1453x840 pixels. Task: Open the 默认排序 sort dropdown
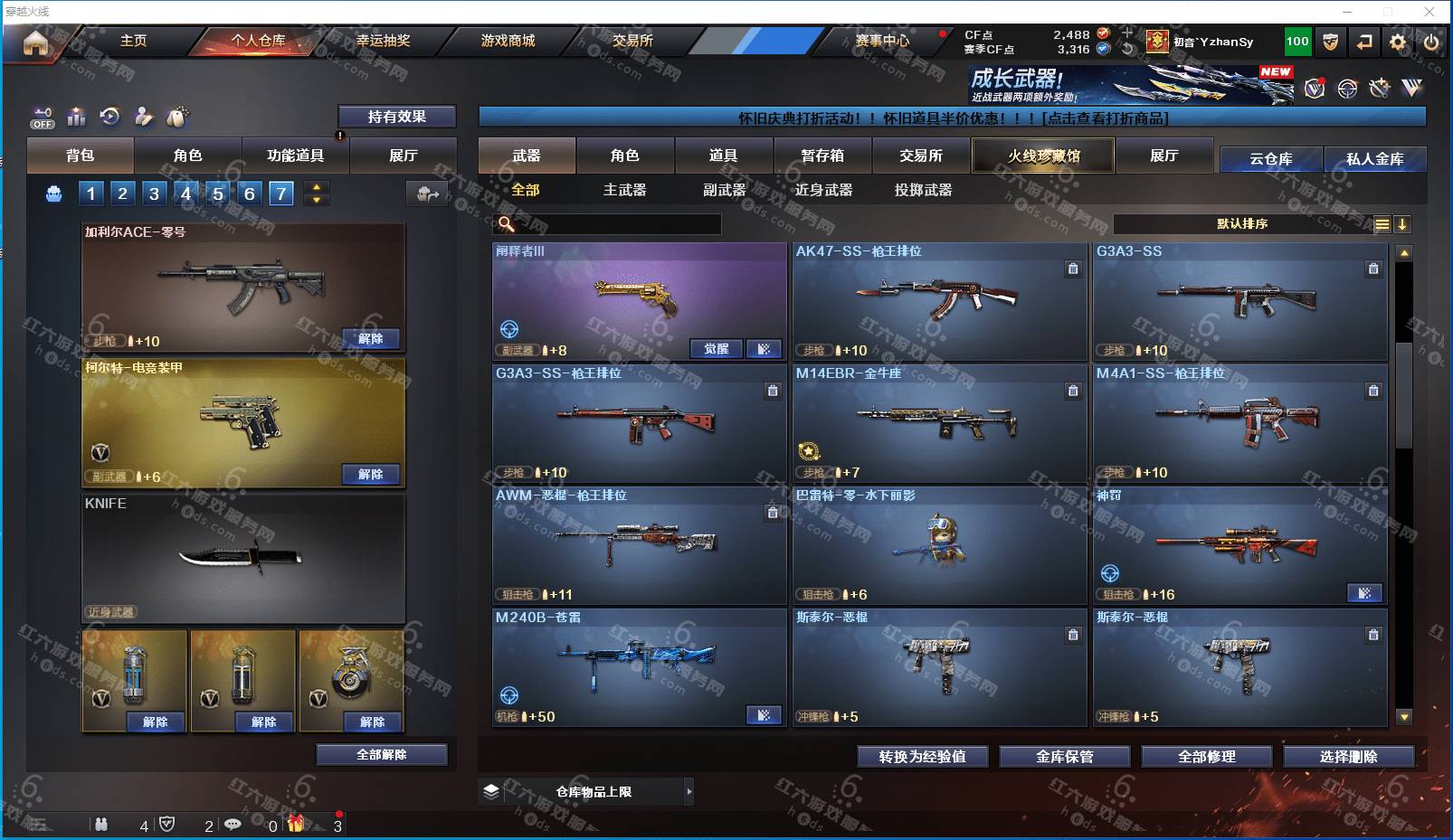1241,223
